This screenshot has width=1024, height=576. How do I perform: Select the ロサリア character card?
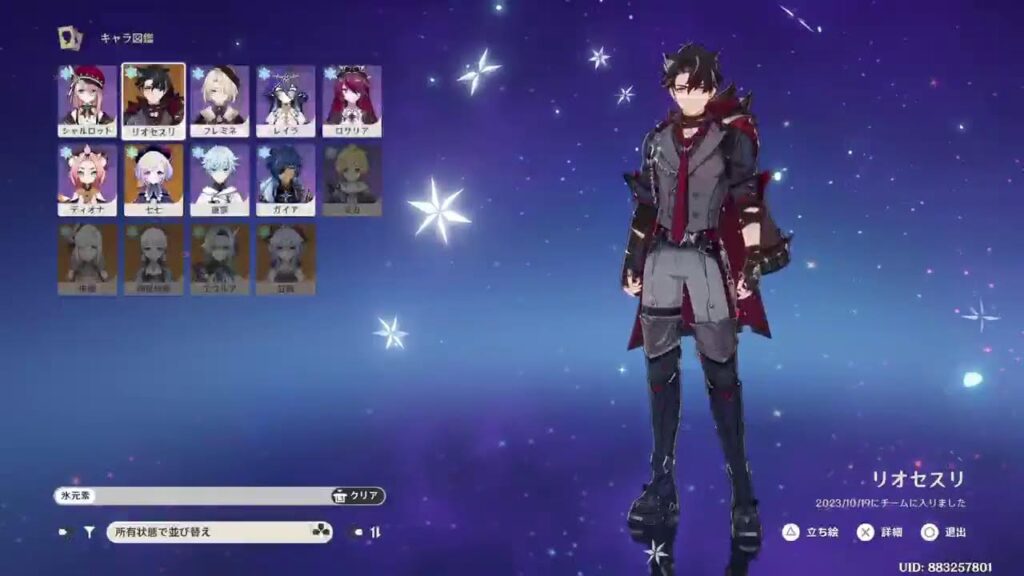(x=351, y=101)
